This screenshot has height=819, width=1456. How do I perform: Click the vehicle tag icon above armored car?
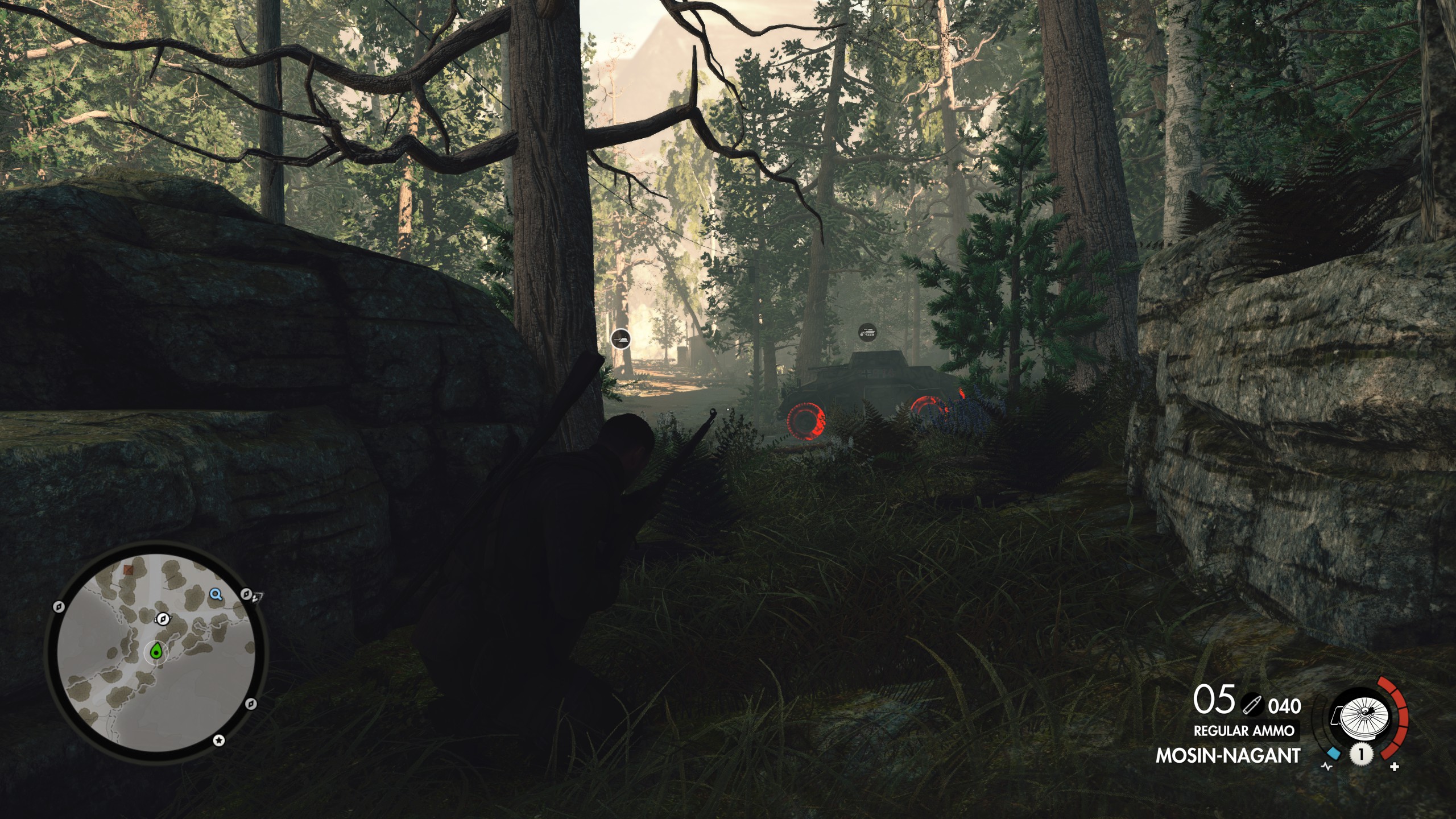tap(868, 332)
